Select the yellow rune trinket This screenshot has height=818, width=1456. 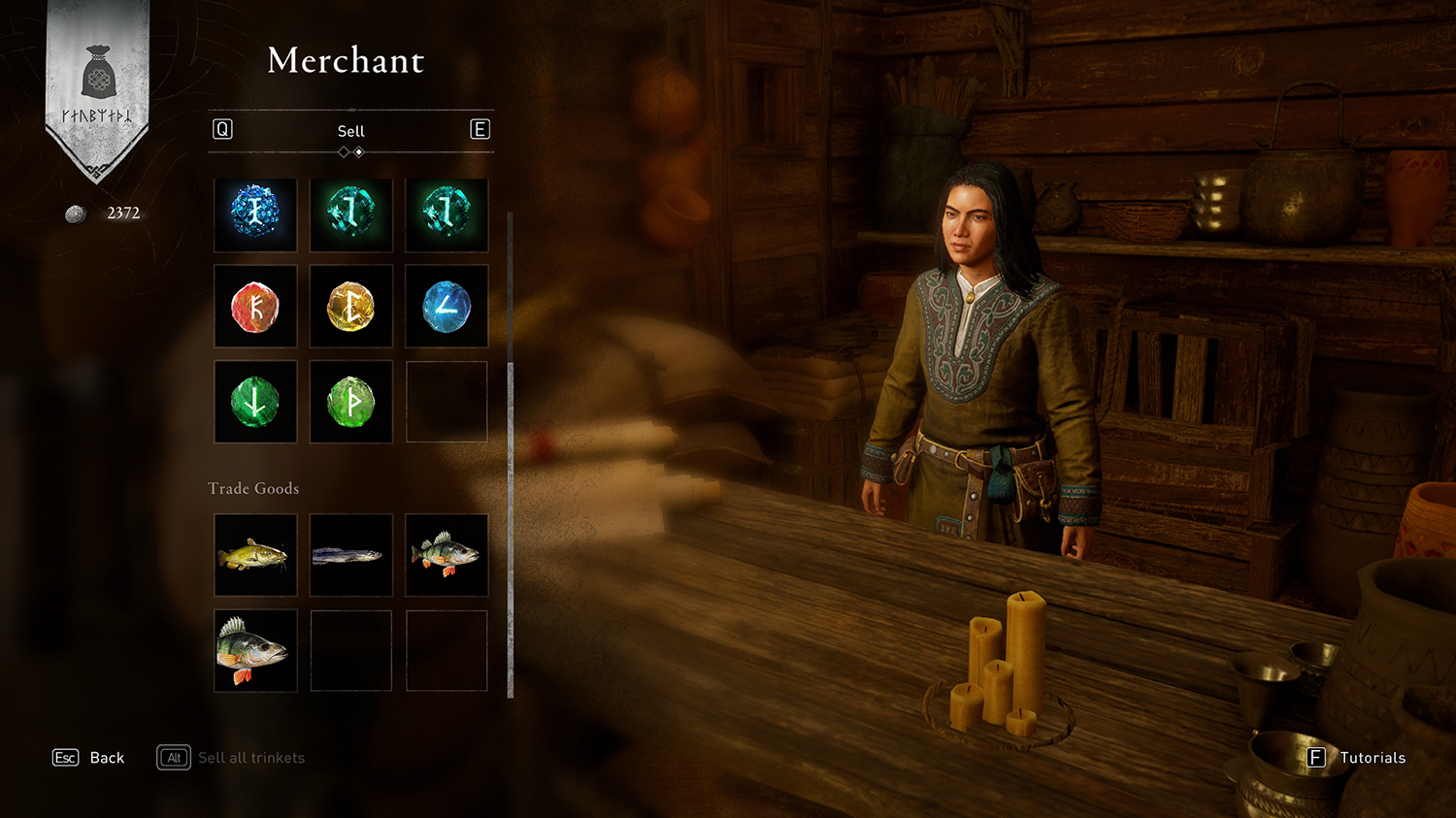[x=350, y=307]
